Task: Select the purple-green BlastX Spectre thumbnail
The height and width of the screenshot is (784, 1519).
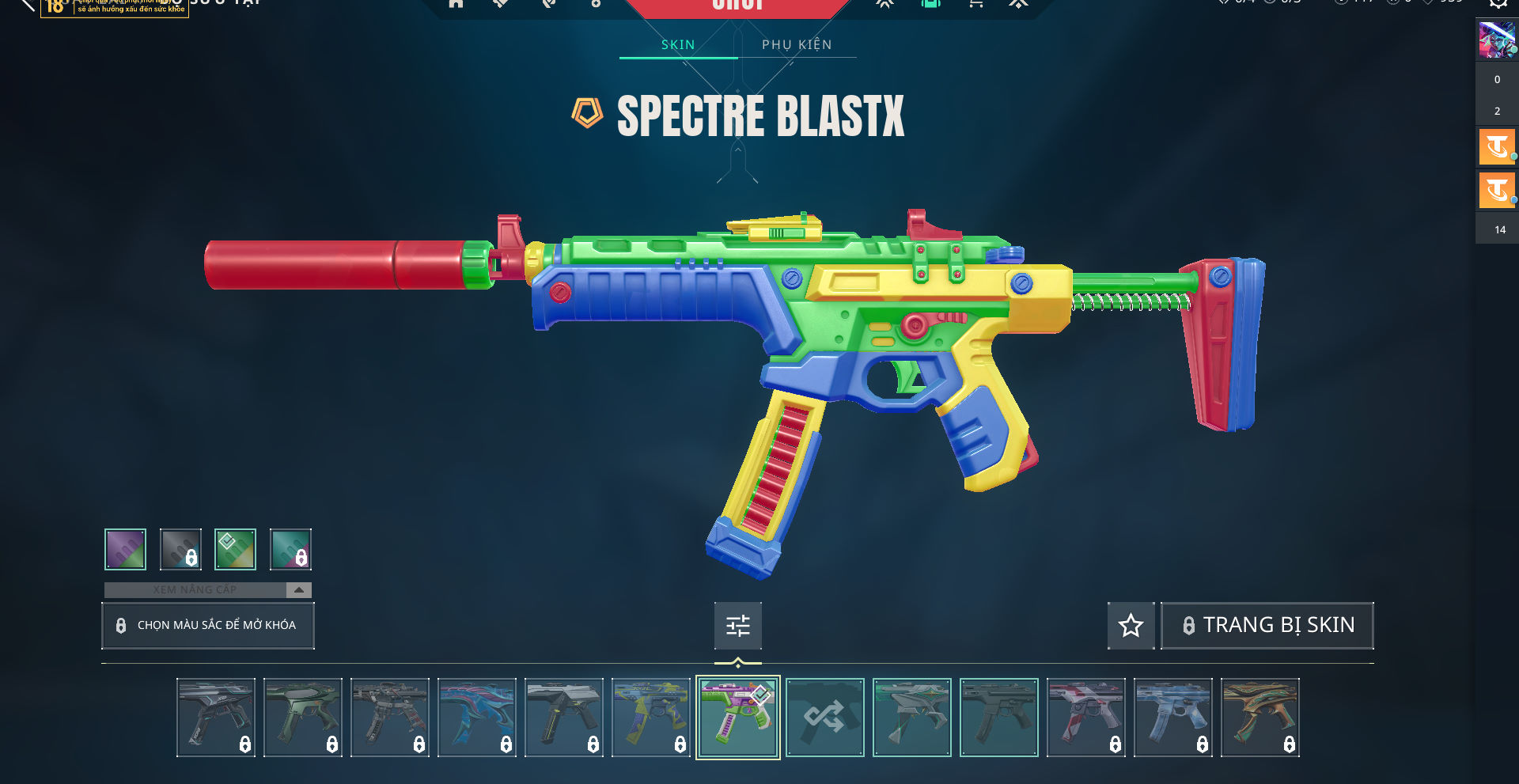Action: pyautogui.click(x=737, y=718)
